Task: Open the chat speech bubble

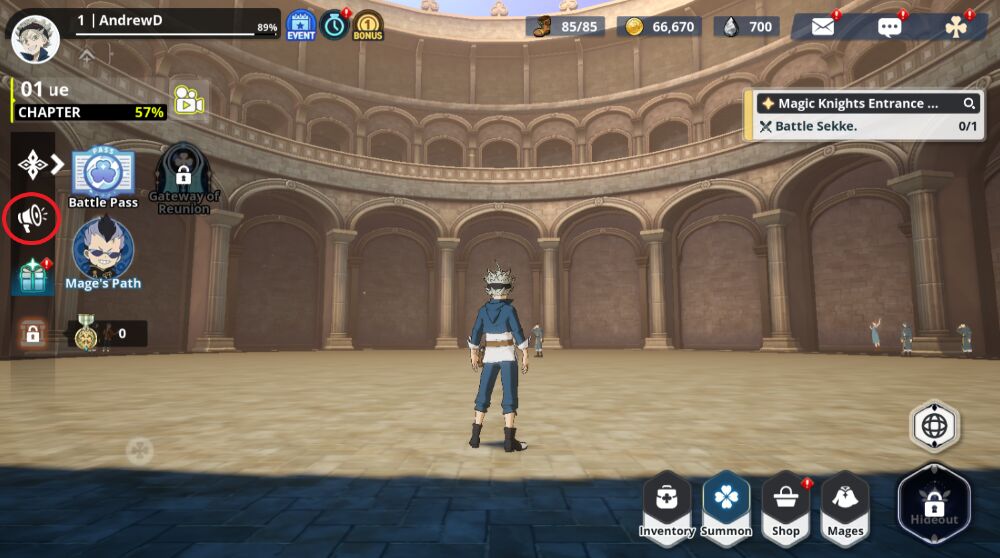Action: coord(889,26)
